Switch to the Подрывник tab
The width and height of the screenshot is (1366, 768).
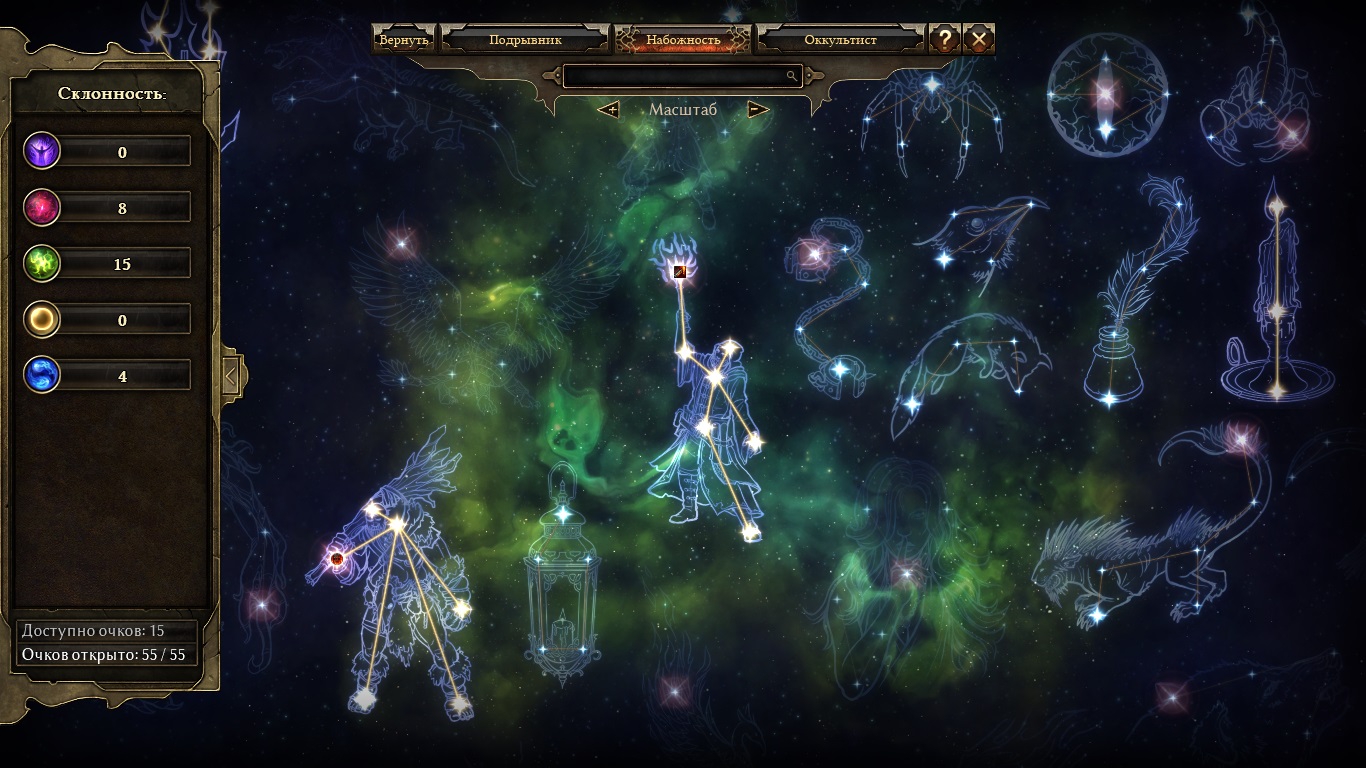click(525, 40)
